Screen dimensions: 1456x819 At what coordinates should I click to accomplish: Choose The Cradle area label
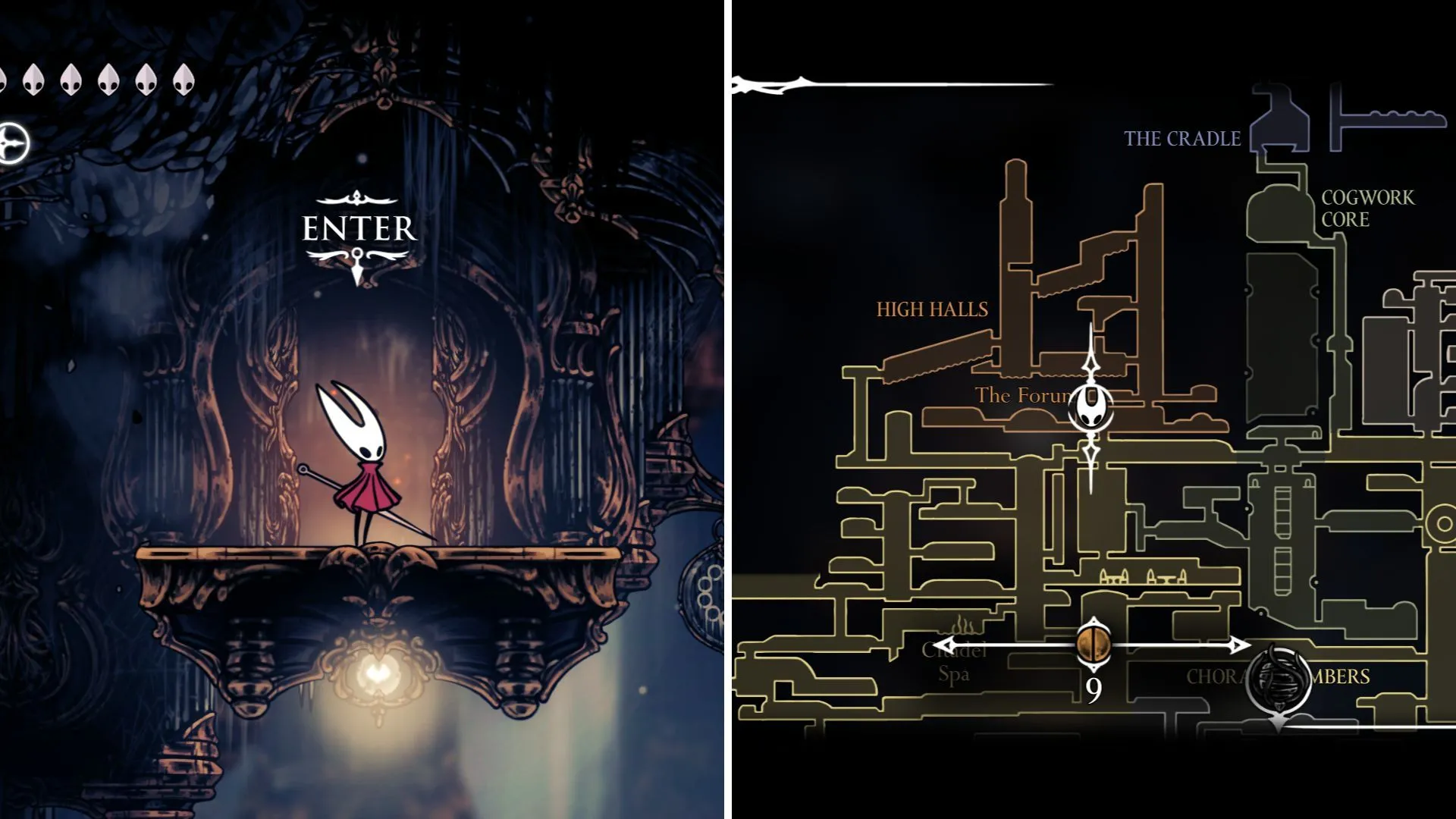click(x=1181, y=139)
